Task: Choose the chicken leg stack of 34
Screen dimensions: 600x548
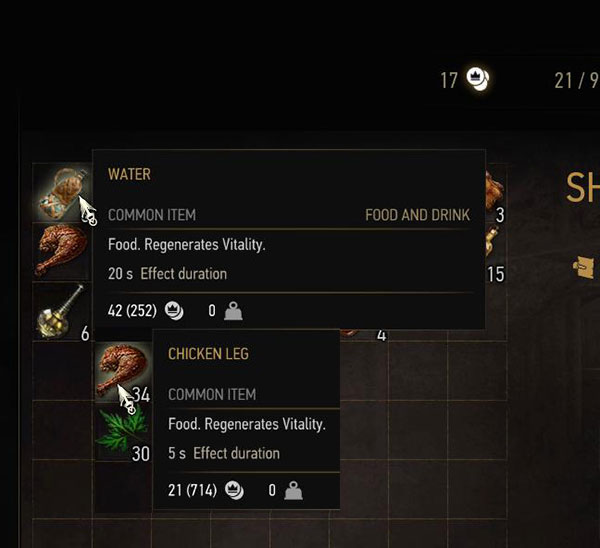Action: [x=121, y=372]
